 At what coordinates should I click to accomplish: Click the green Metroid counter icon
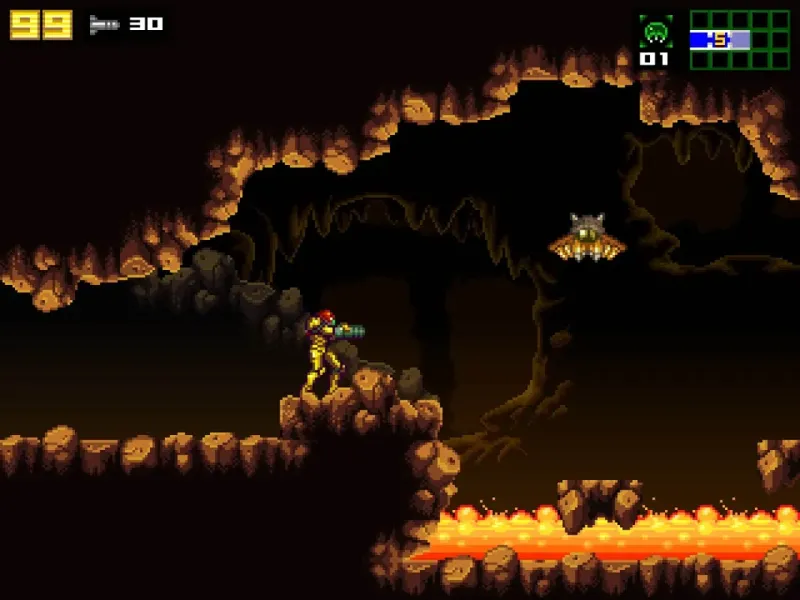[655, 31]
